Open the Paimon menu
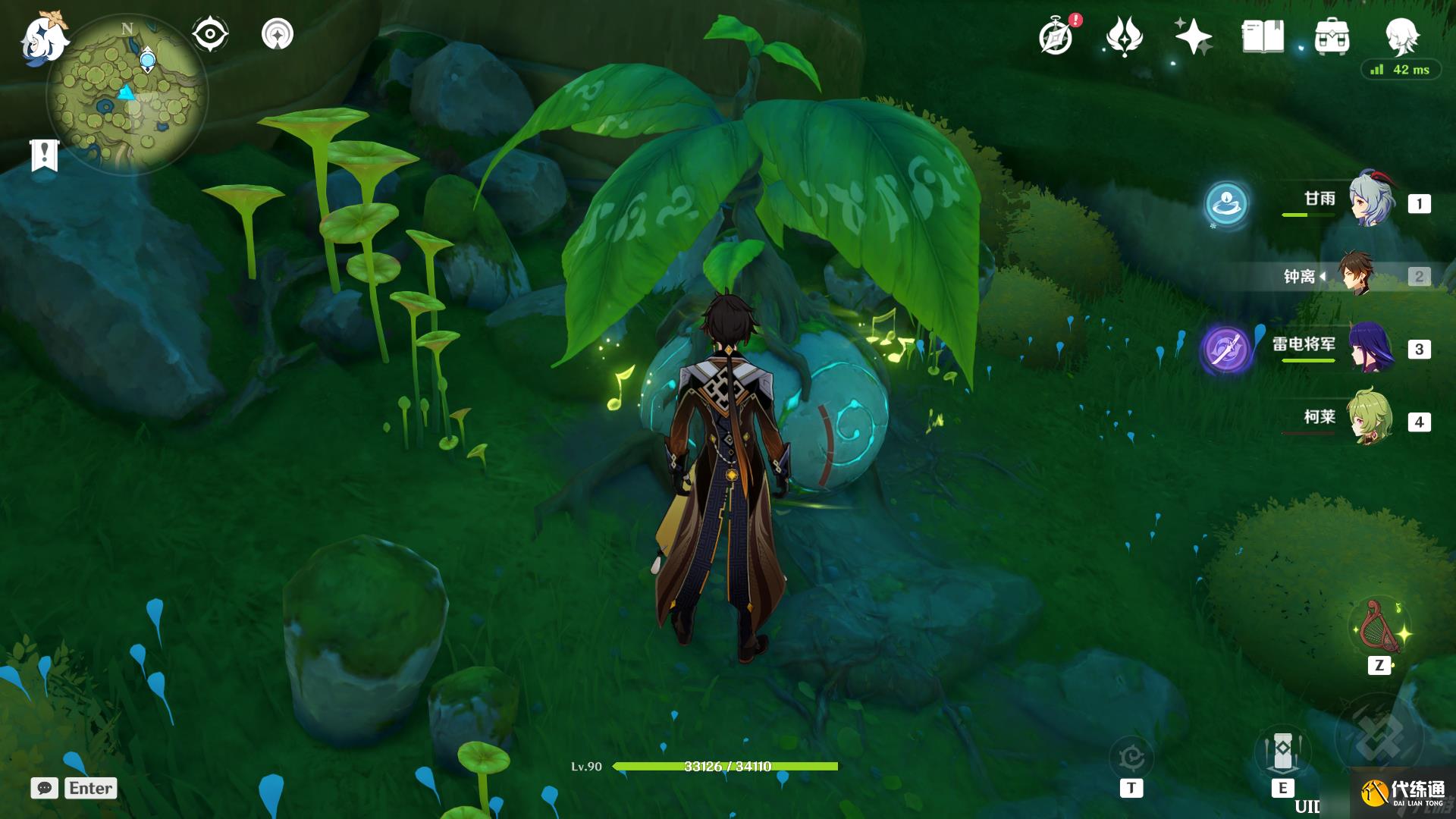Image resolution: width=1456 pixels, height=819 pixels. tap(43, 36)
